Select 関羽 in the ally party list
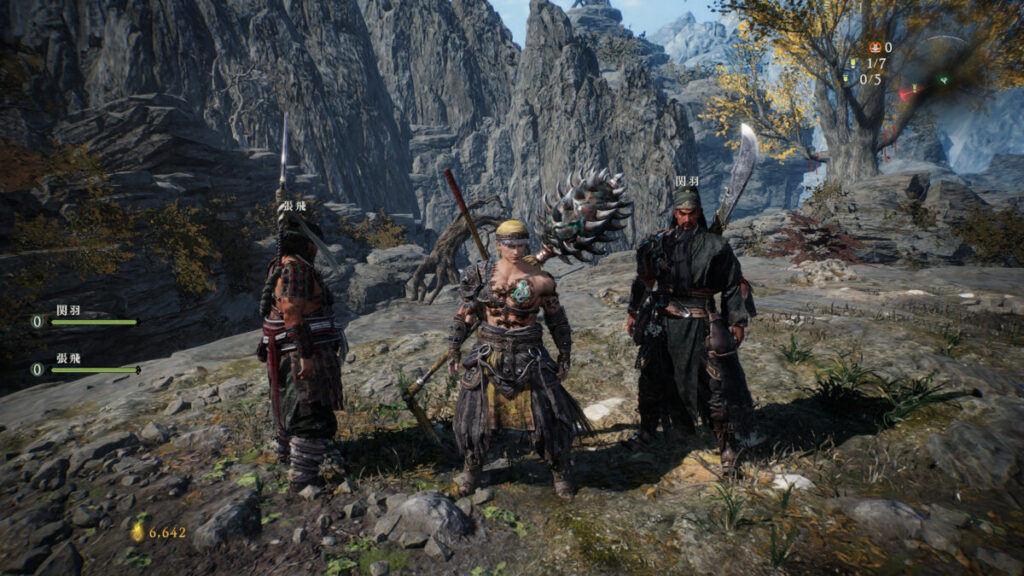This screenshot has width=1024, height=576. pyautogui.click(x=68, y=309)
